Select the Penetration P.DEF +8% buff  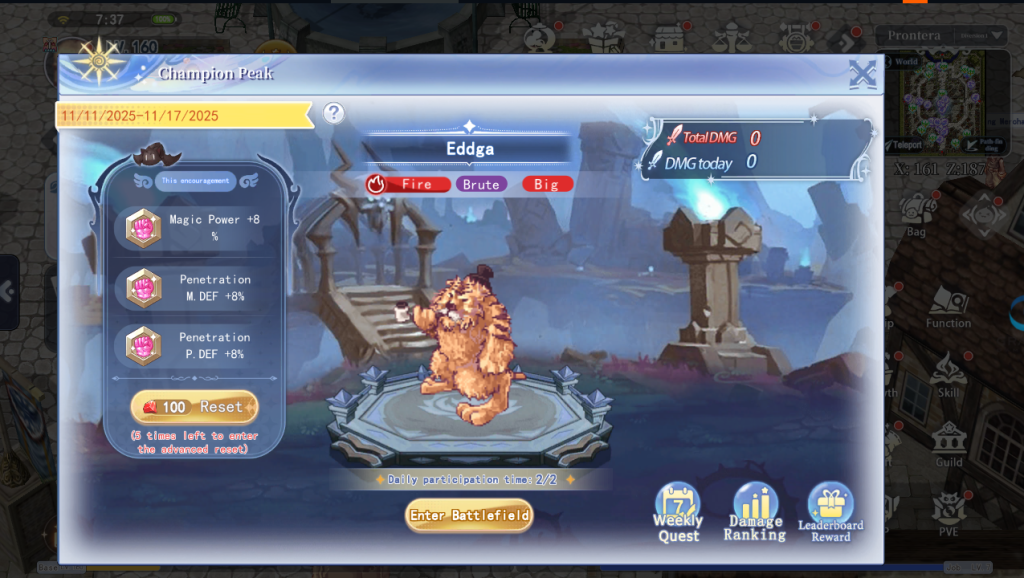click(x=194, y=345)
